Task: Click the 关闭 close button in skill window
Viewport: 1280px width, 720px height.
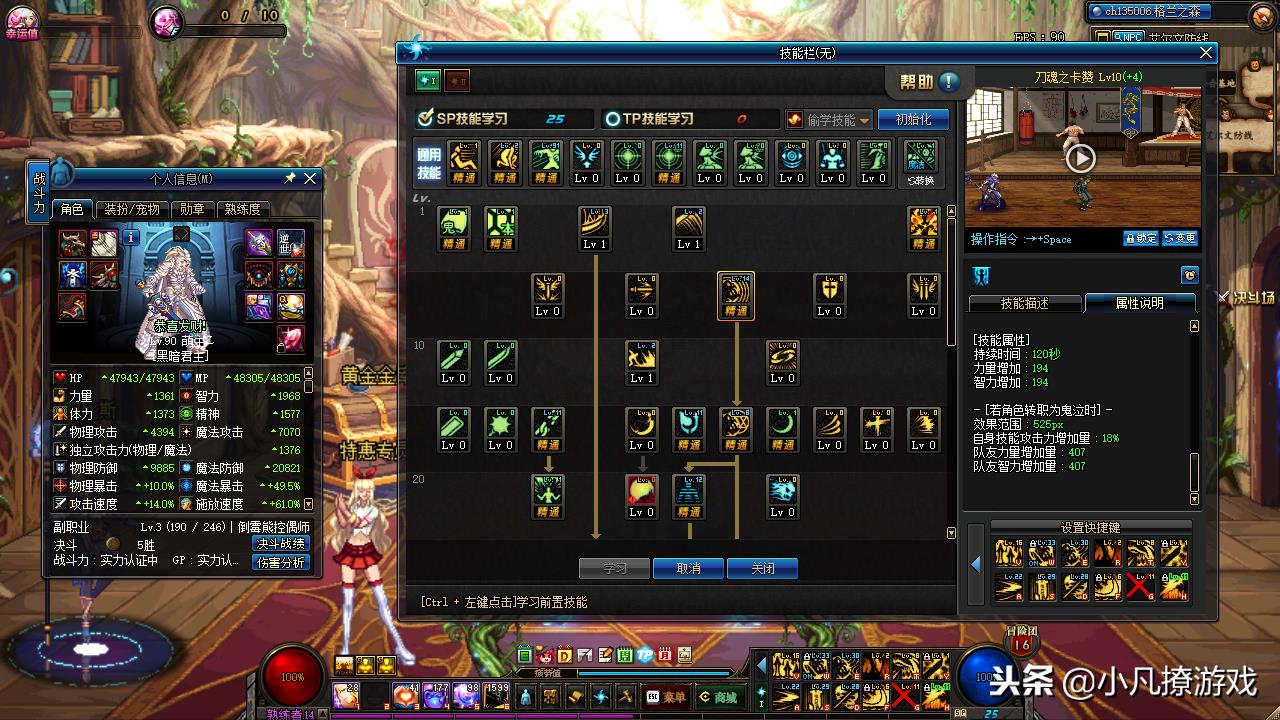Action: pyautogui.click(x=762, y=568)
